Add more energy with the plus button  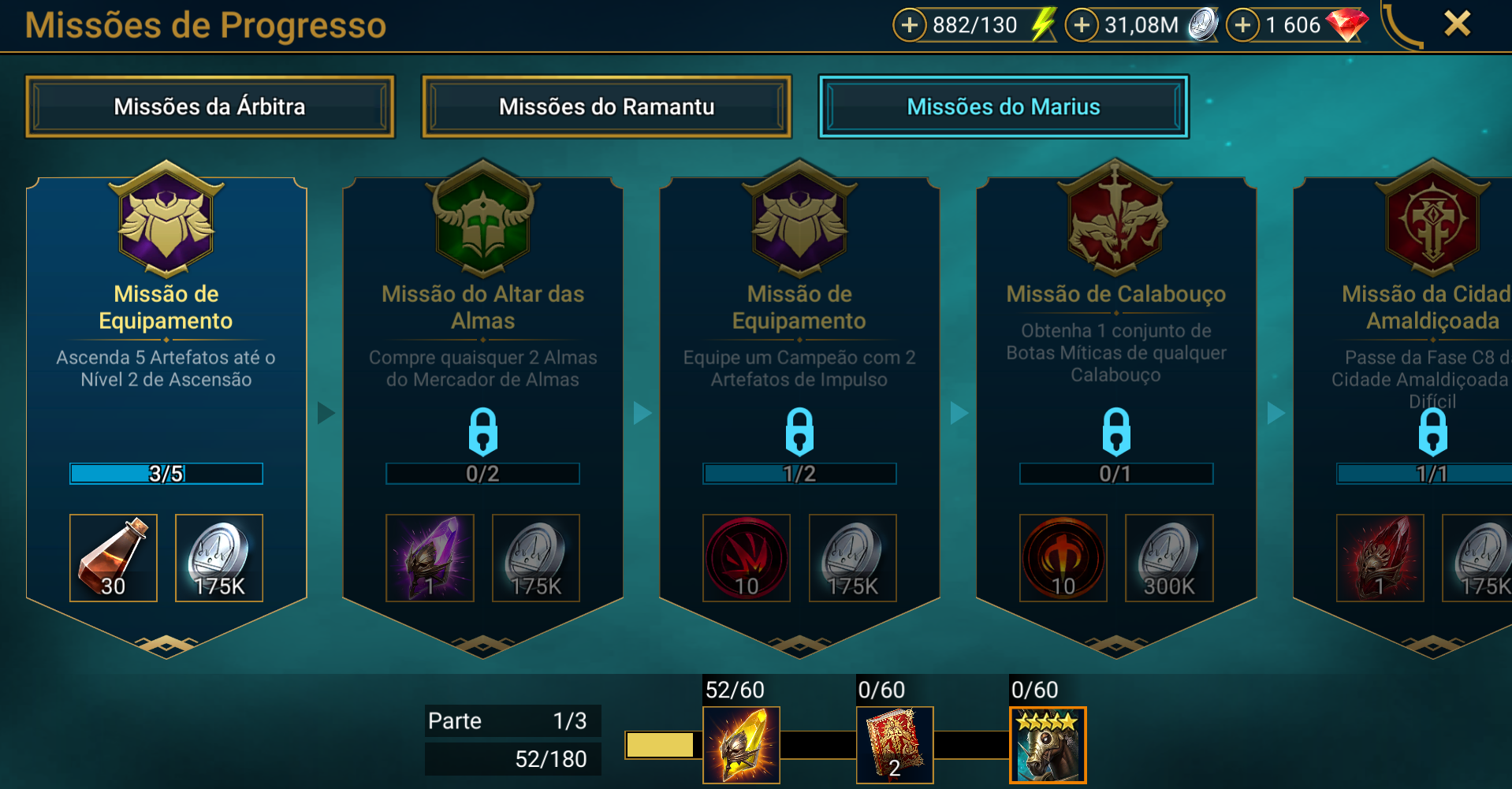coord(909,25)
